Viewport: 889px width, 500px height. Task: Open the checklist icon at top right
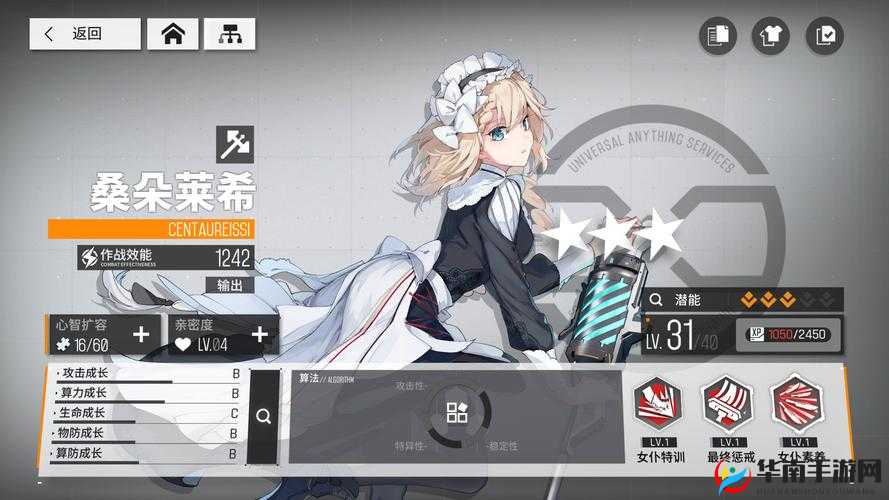[825, 36]
